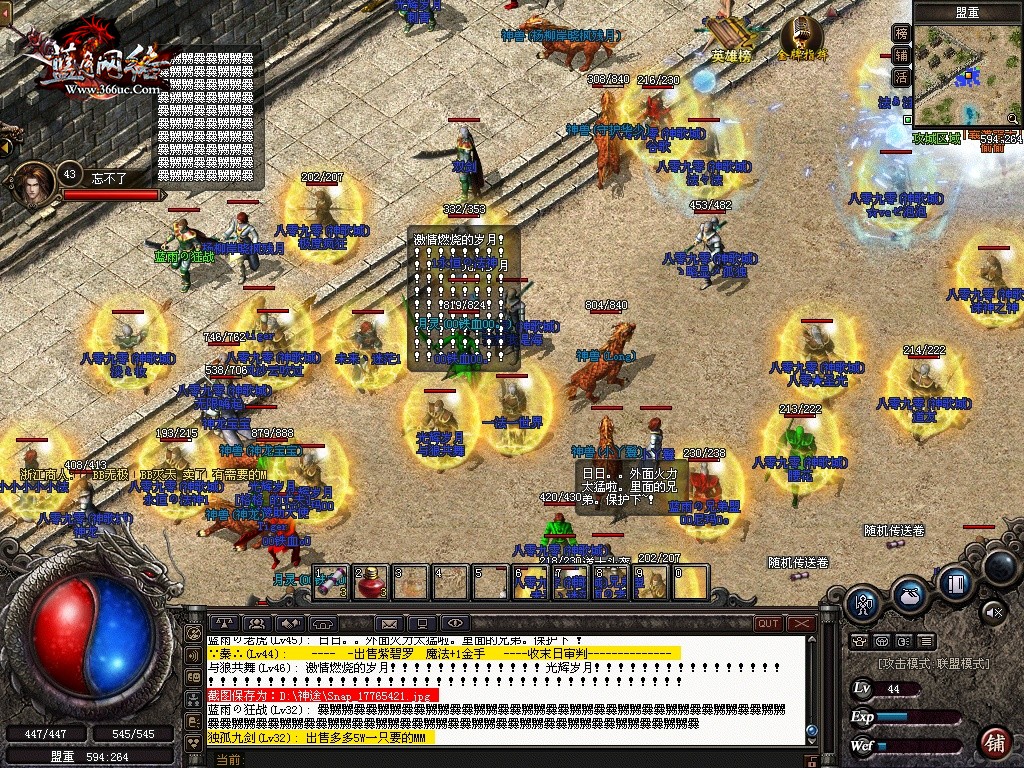Toggle the eye icon above the chat
The height and width of the screenshot is (768, 1024).
[x=454, y=624]
